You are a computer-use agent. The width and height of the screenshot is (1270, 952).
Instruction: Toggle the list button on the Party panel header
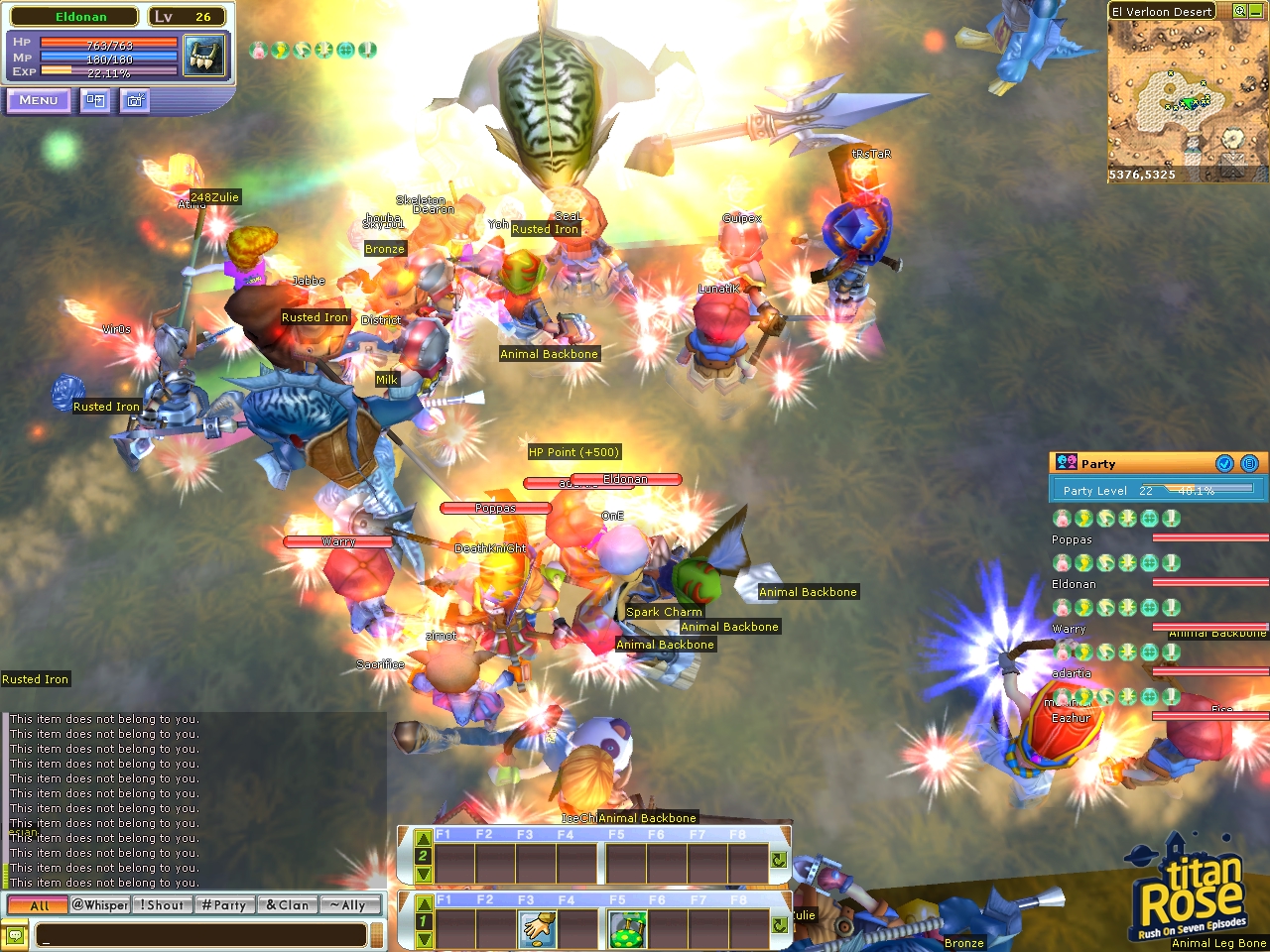click(x=1249, y=463)
